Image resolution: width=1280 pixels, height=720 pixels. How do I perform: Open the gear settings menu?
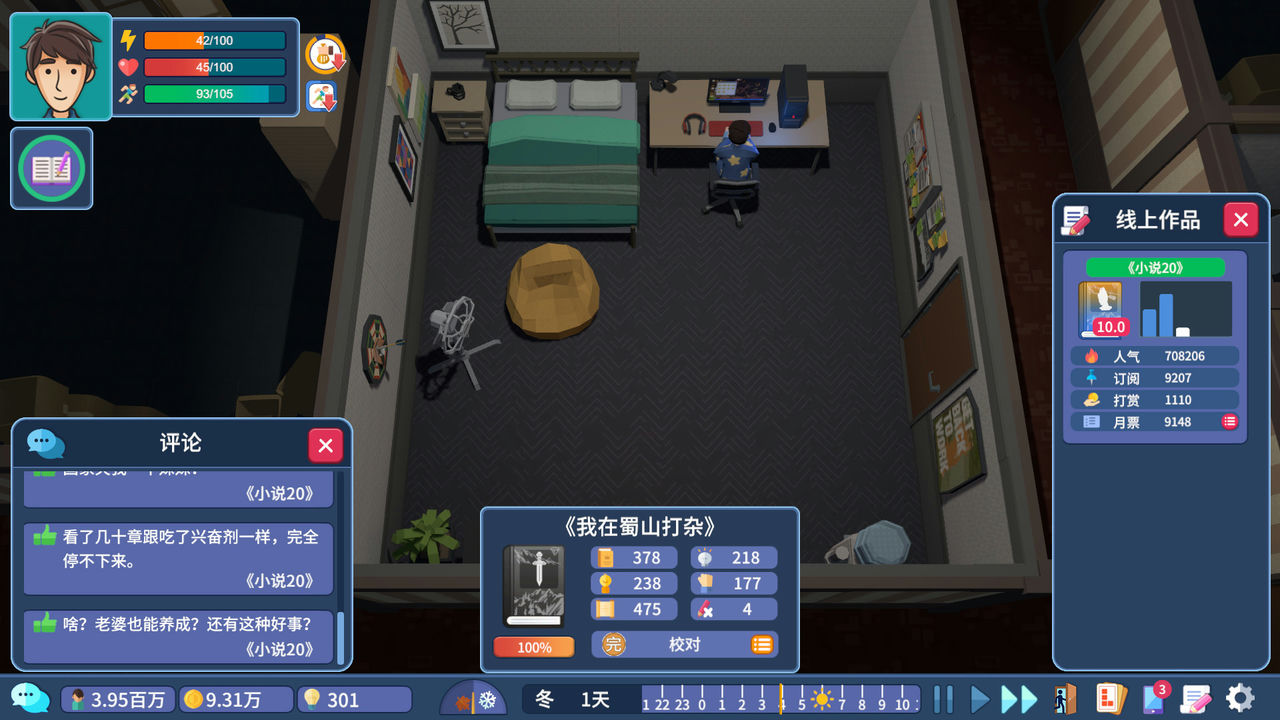pos(1240,699)
